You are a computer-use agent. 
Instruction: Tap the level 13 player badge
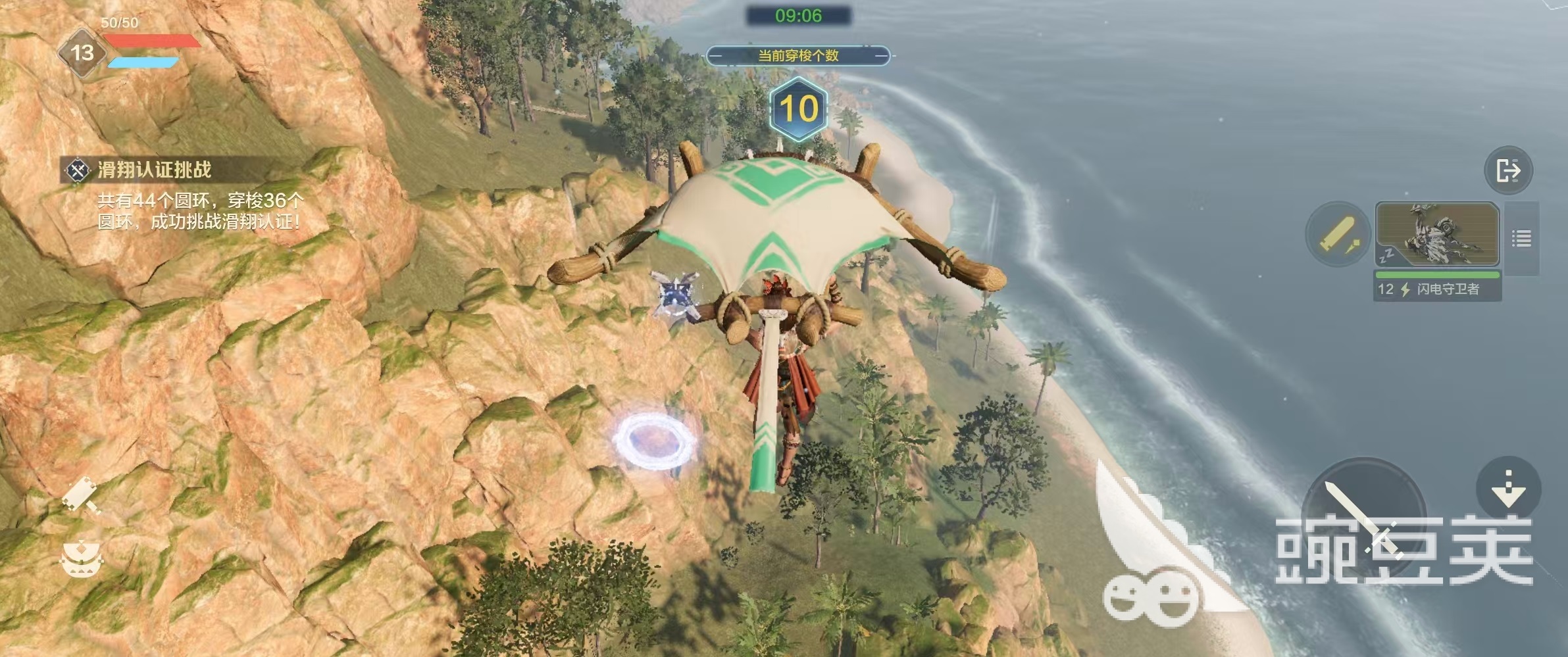point(82,53)
